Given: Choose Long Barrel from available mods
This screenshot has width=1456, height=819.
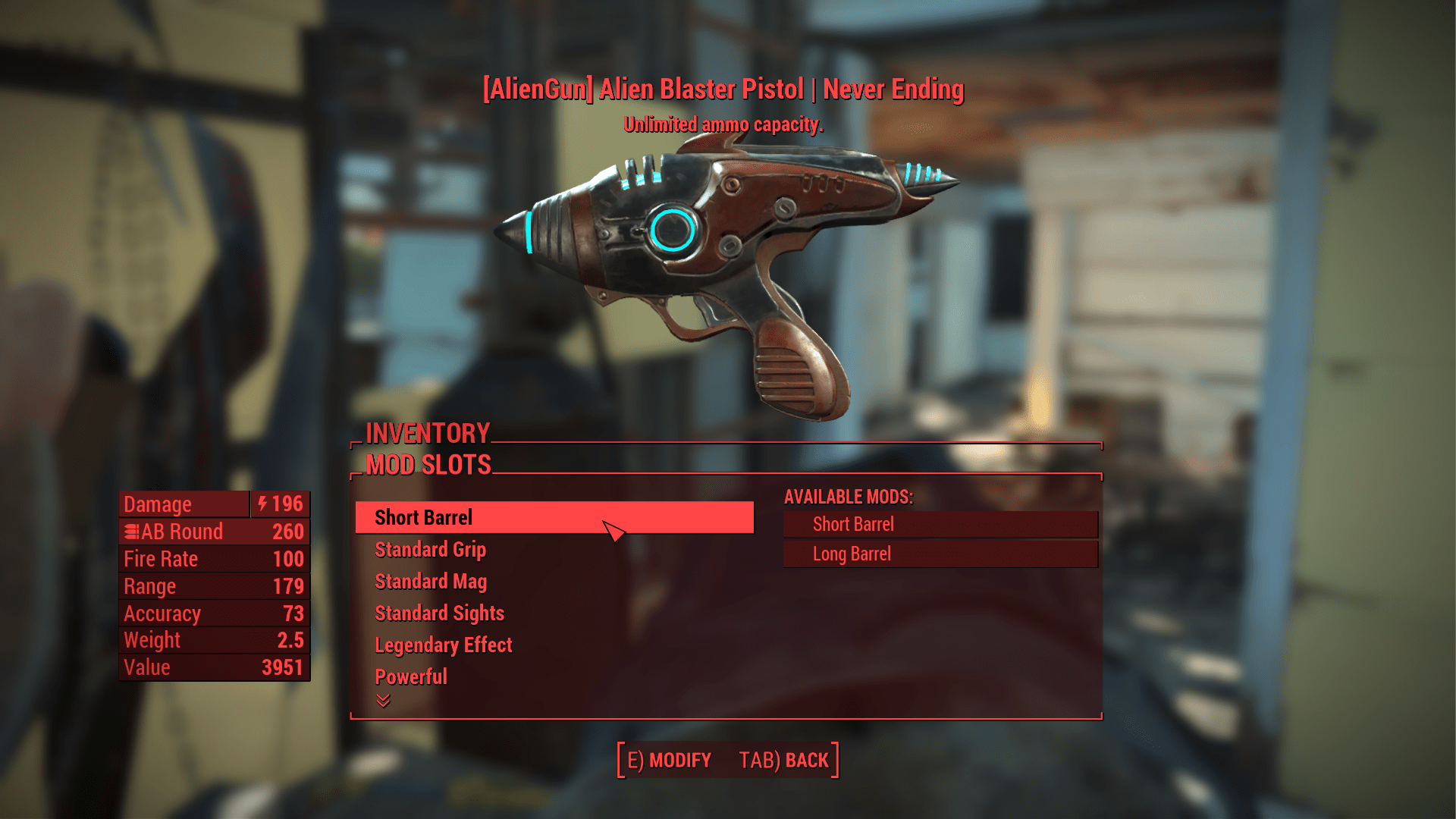Looking at the screenshot, I should (850, 554).
